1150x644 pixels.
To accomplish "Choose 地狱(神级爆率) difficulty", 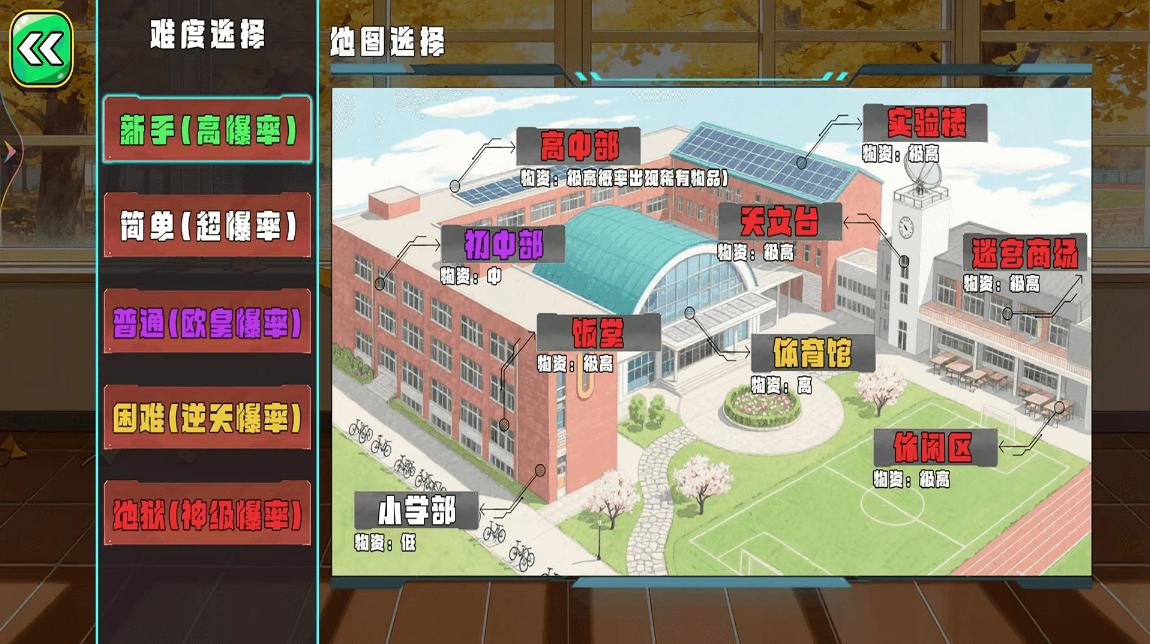I will [x=207, y=514].
